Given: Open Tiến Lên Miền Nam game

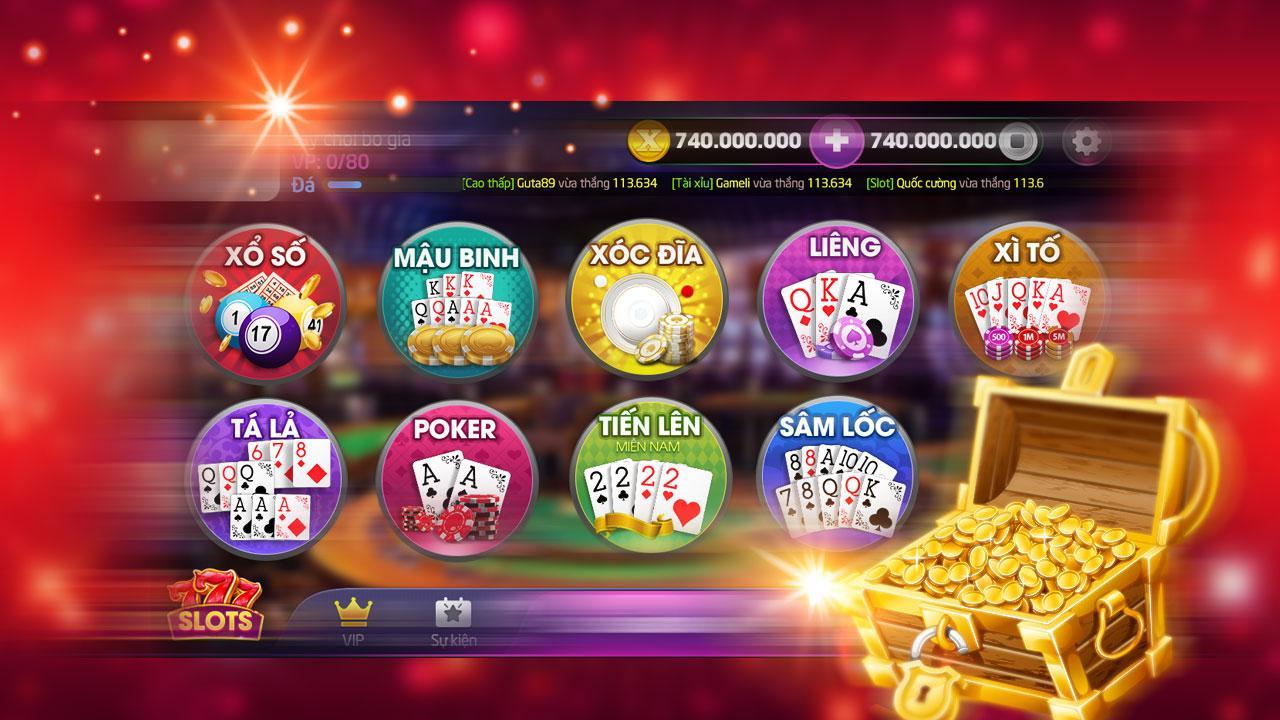Looking at the screenshot, I should (x=648, y=480).
